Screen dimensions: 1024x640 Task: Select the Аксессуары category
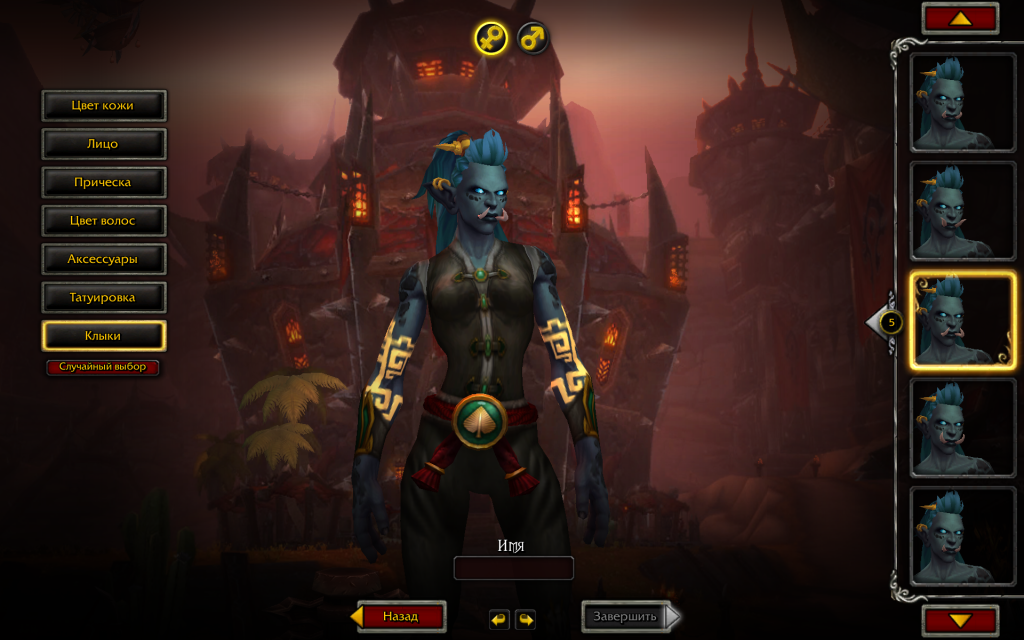(x=103, y=259)
